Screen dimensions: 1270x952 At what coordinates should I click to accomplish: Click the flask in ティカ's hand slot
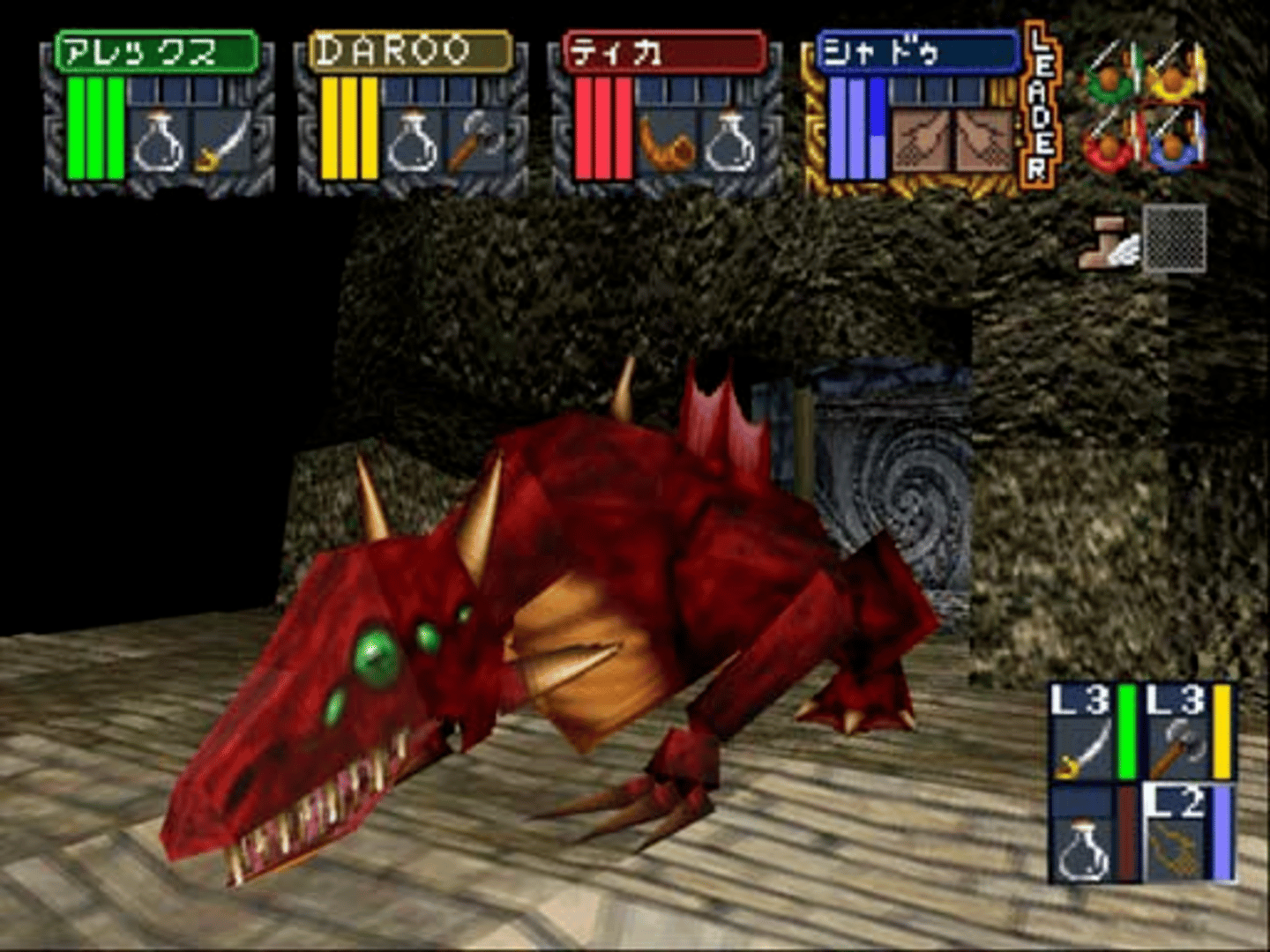pos(728,143)
